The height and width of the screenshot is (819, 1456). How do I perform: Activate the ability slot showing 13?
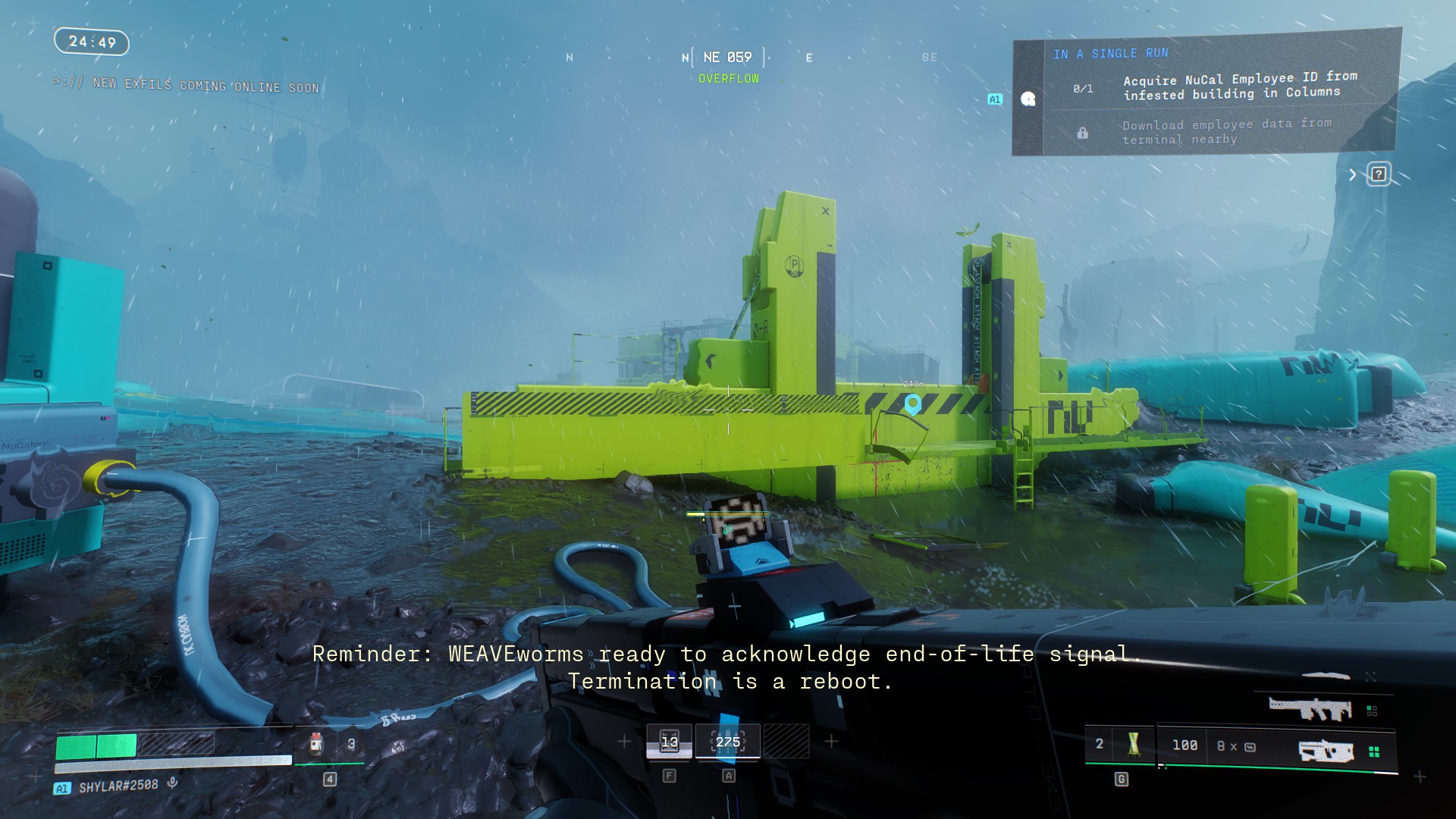[669, 742]
